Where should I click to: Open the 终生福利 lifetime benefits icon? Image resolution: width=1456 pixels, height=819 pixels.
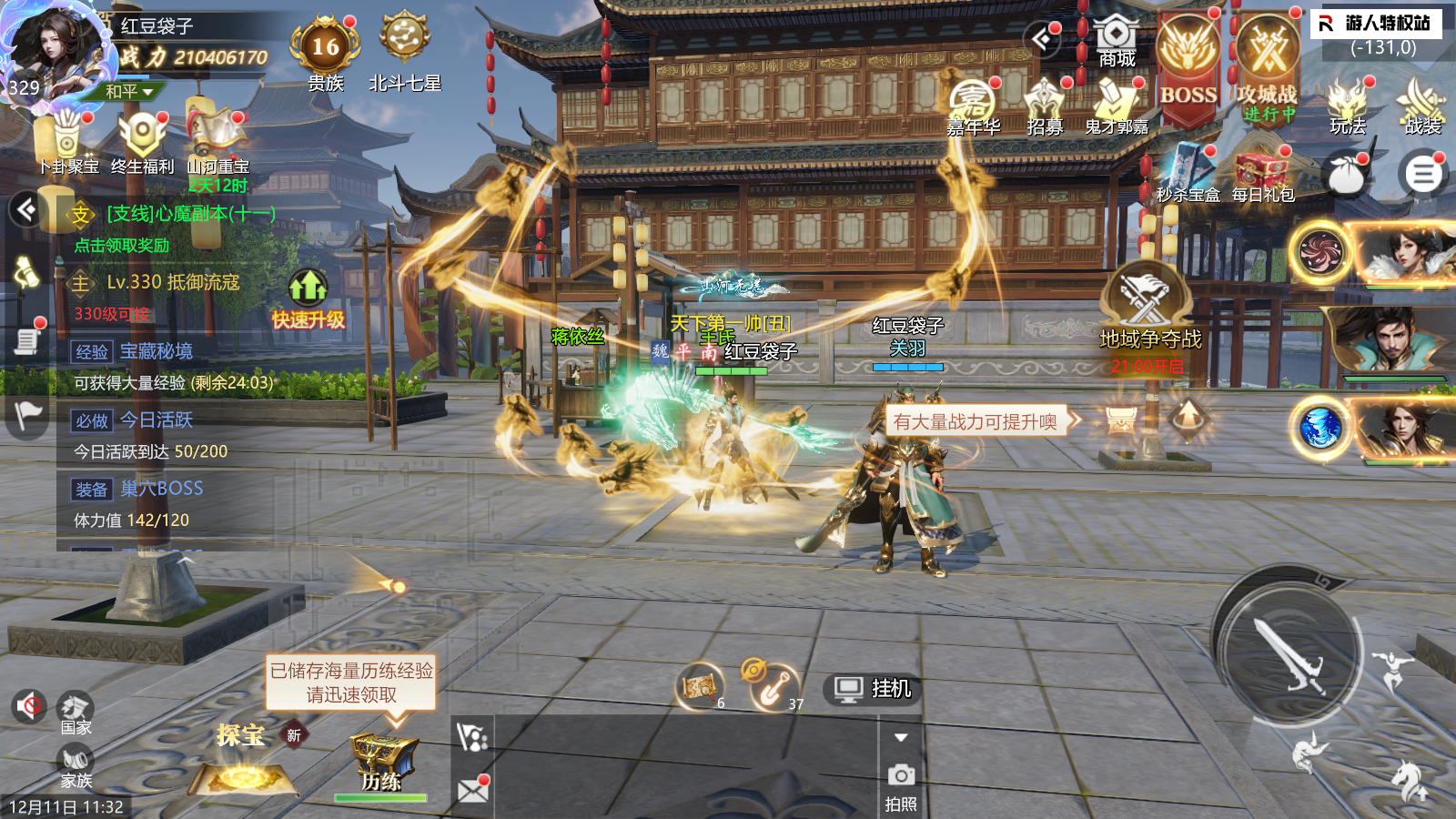(x=143, y=139)
